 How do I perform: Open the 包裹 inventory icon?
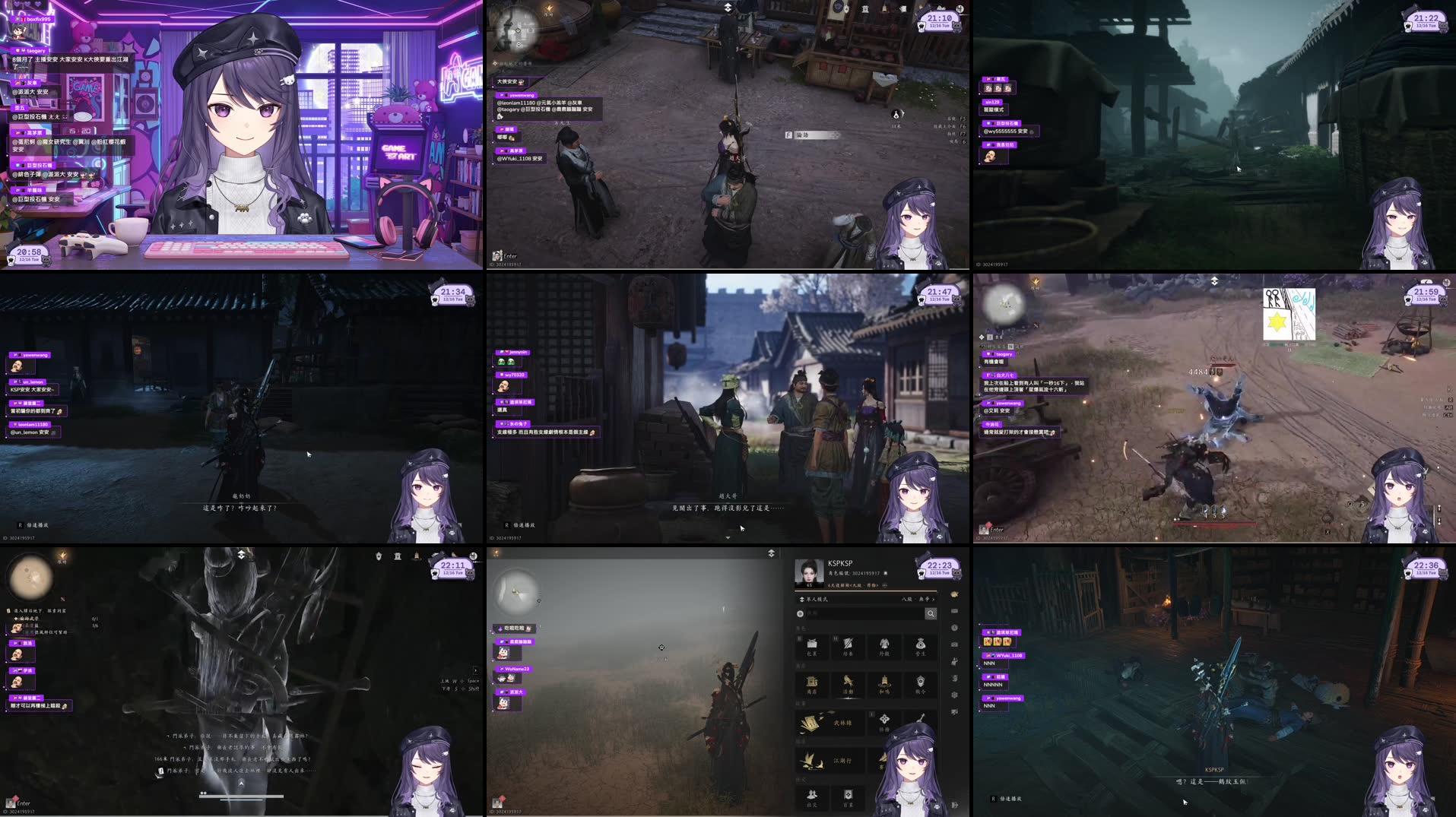pyautogui.click(x=811, y=645)
